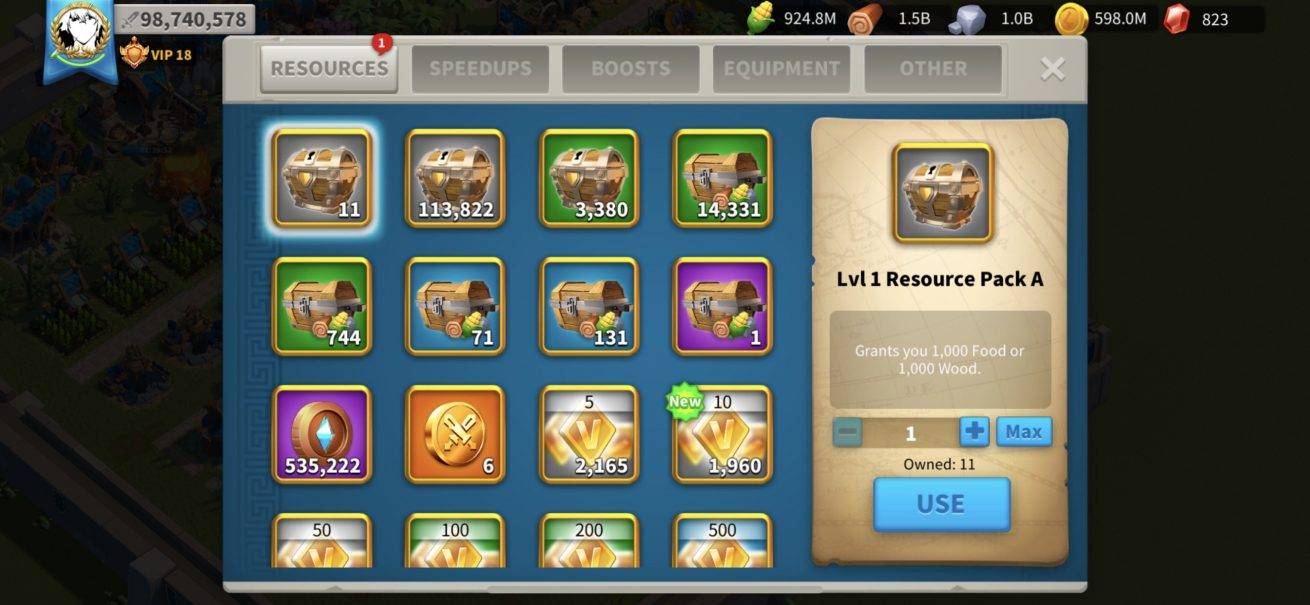Select the New 10 VIP points item
The width and height of the screenshot is (1310, 605).
(x=723, y=434)
